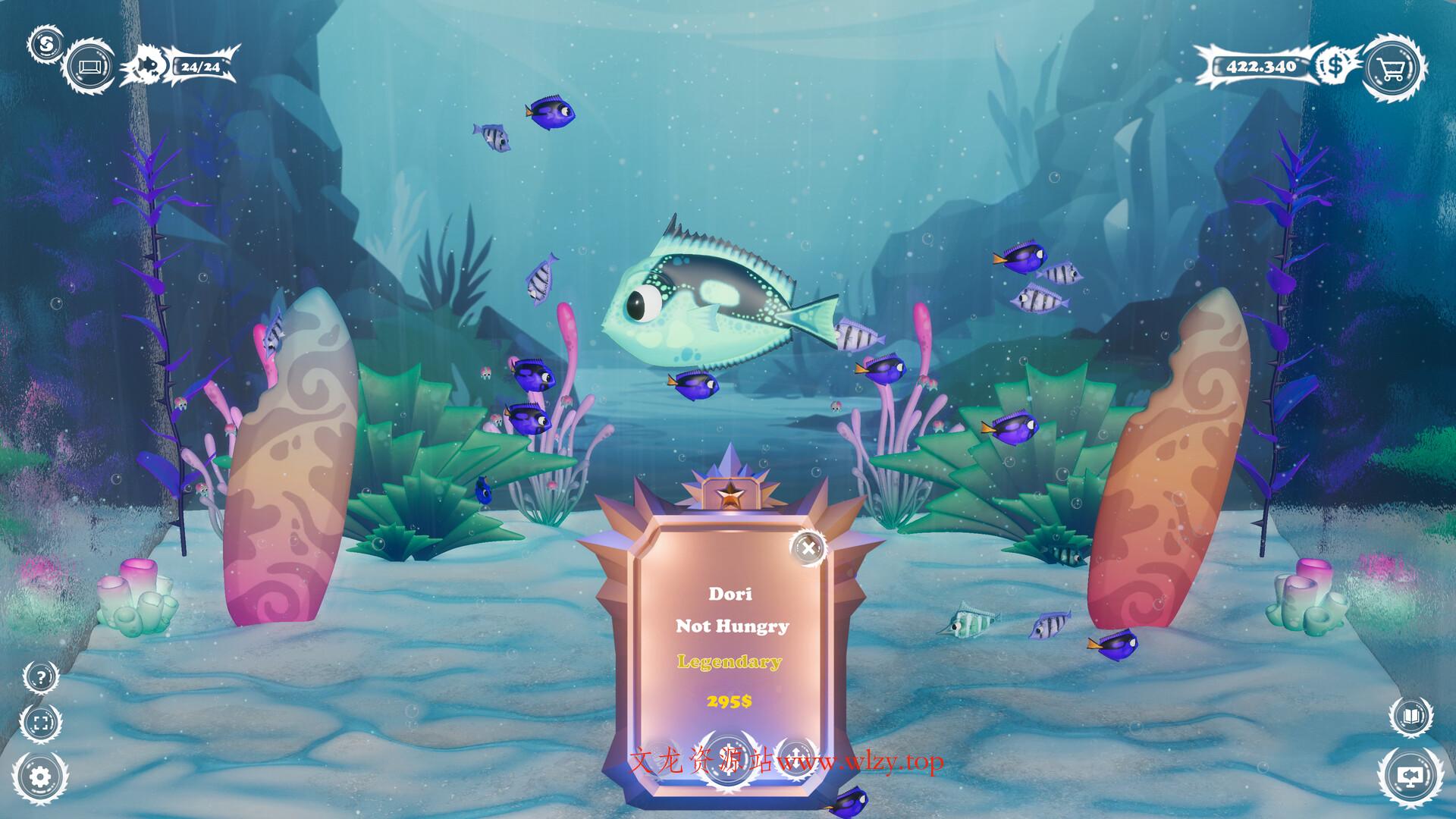Screen dimensions: 1456x819
Task: Close Dori's fish info card
Action: [809, 547]
